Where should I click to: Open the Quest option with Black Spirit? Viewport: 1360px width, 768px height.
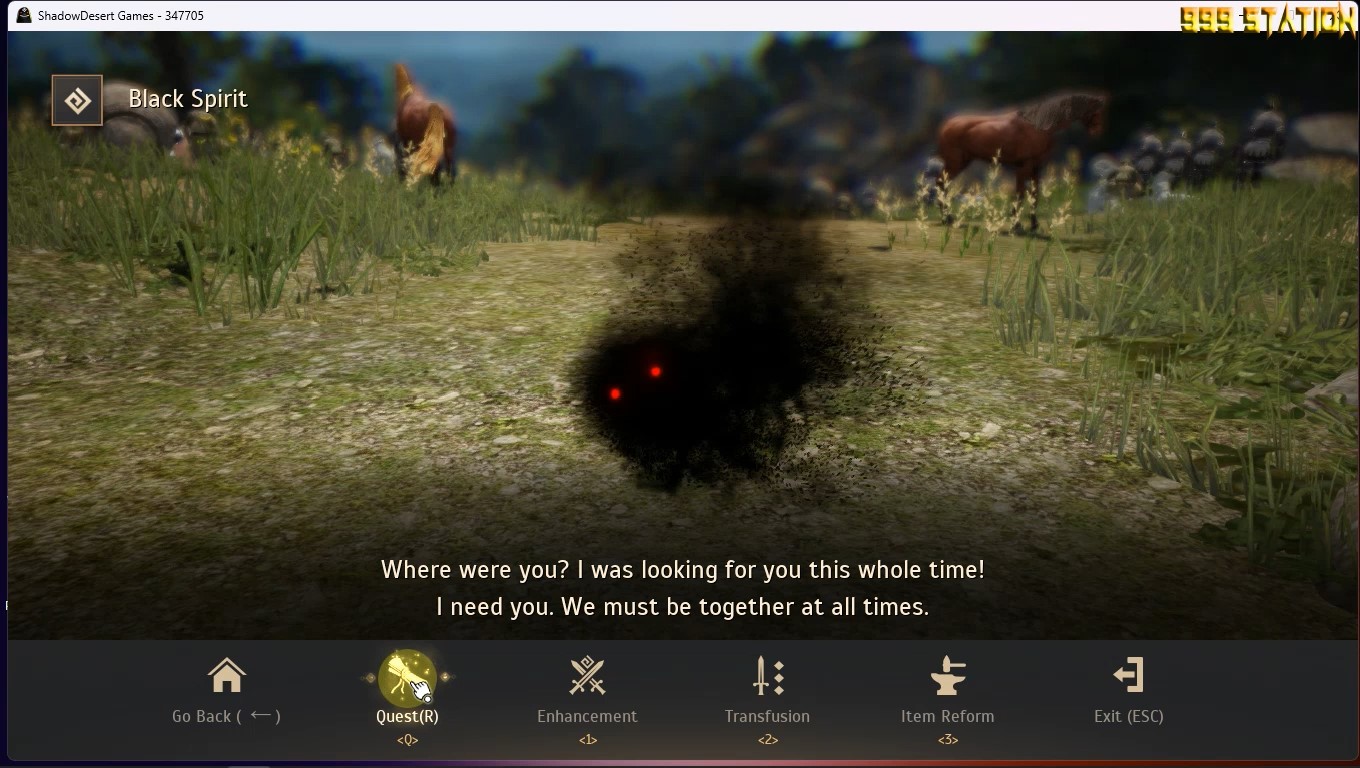click(407, 690)
